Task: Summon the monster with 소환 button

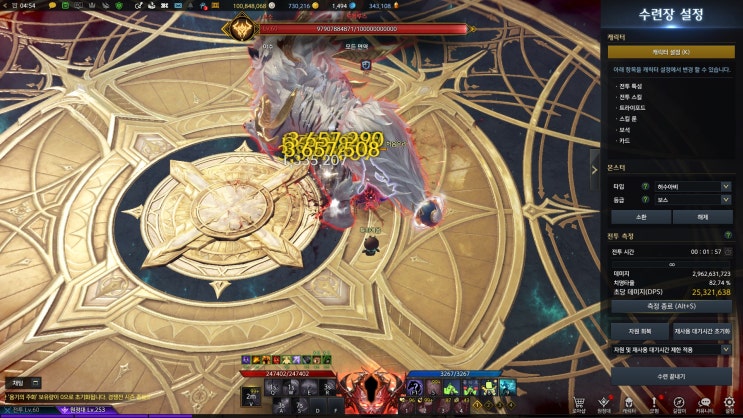Action: click(640, 216)
